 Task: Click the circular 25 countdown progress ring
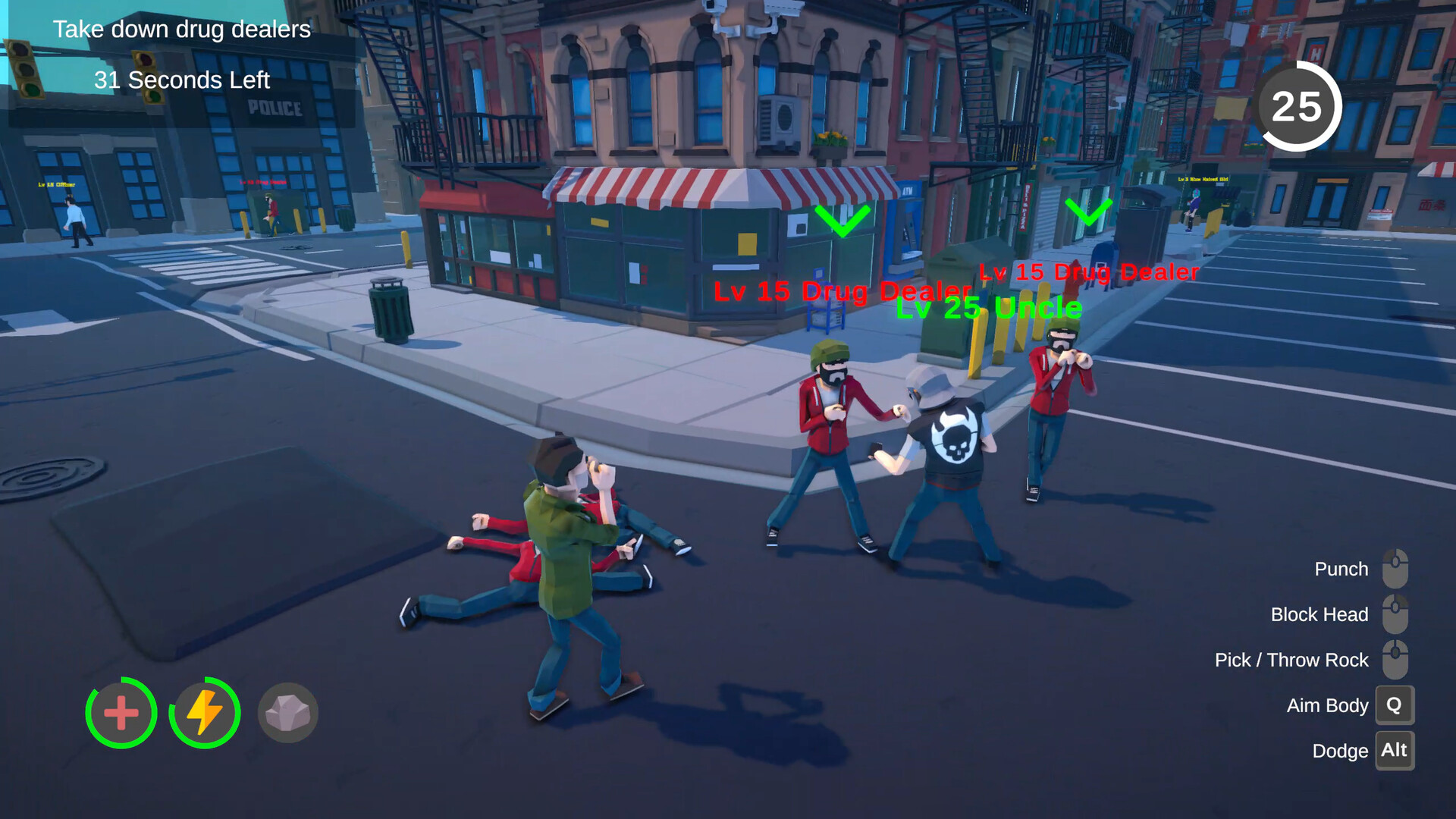click(1298, 106)
